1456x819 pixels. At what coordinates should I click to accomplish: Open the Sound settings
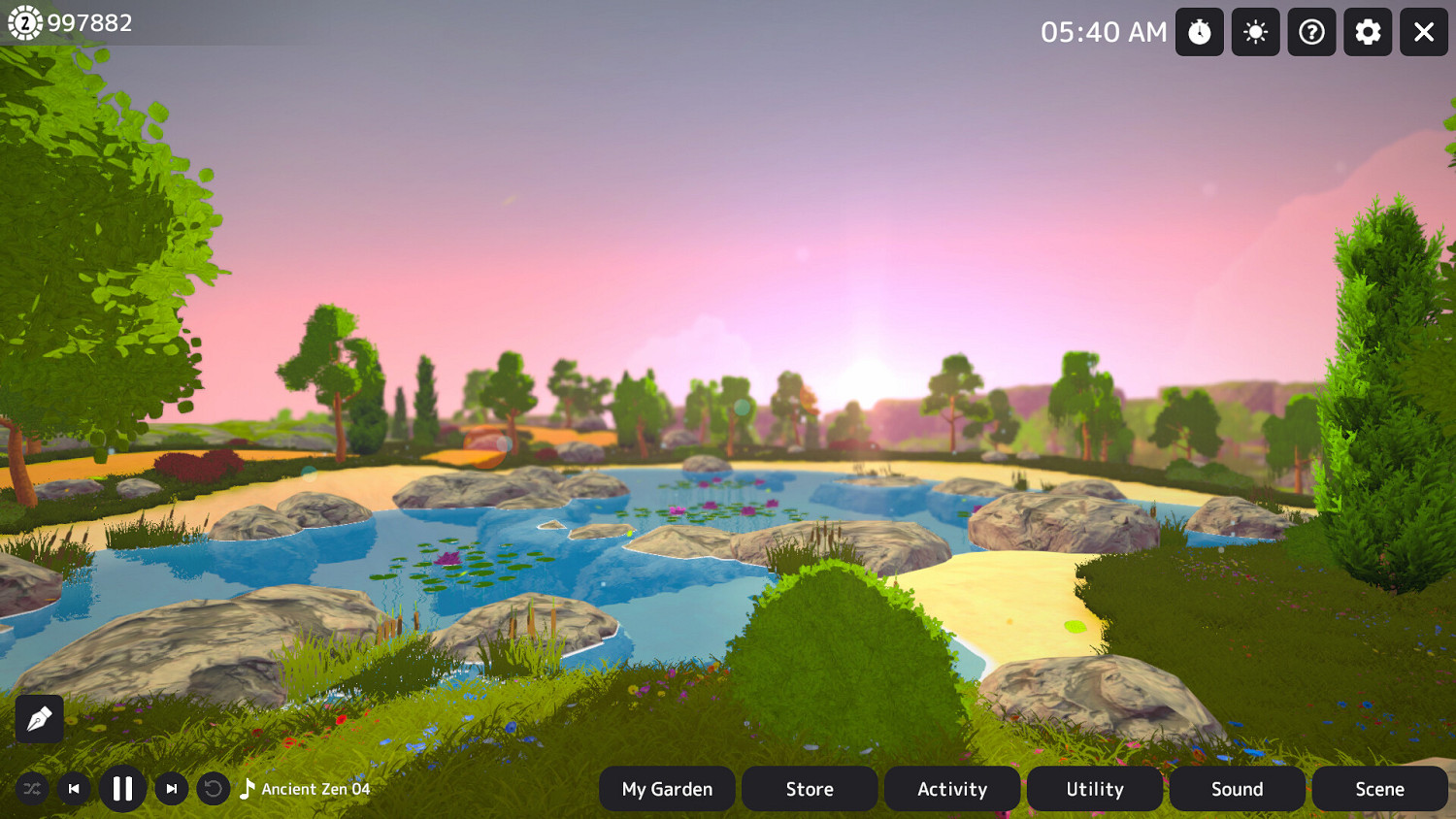(x=1238, y=789)
